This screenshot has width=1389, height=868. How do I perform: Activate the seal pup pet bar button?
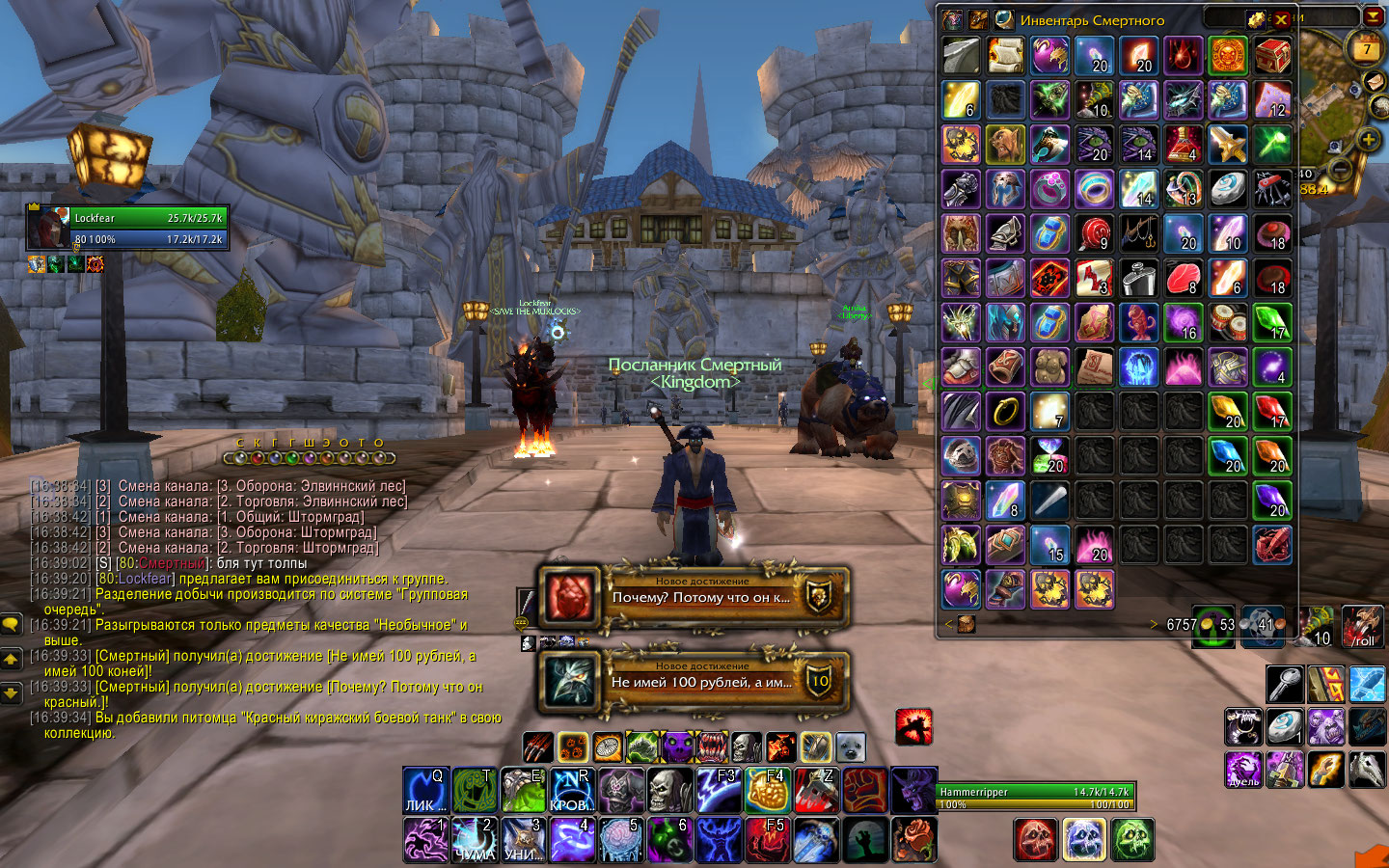pyautogui.click(x=850, y=746)
